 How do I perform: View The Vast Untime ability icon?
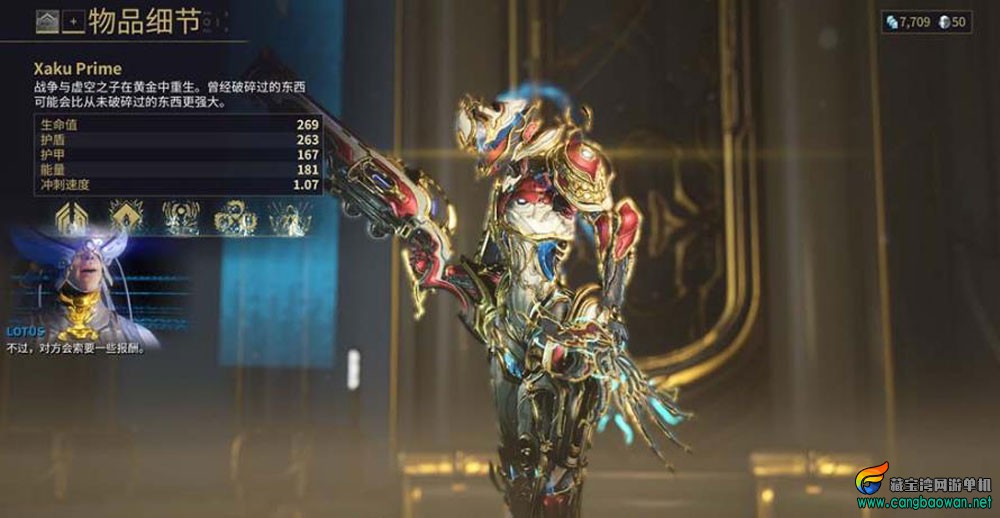pyautogui.click(x=289, y=216)
